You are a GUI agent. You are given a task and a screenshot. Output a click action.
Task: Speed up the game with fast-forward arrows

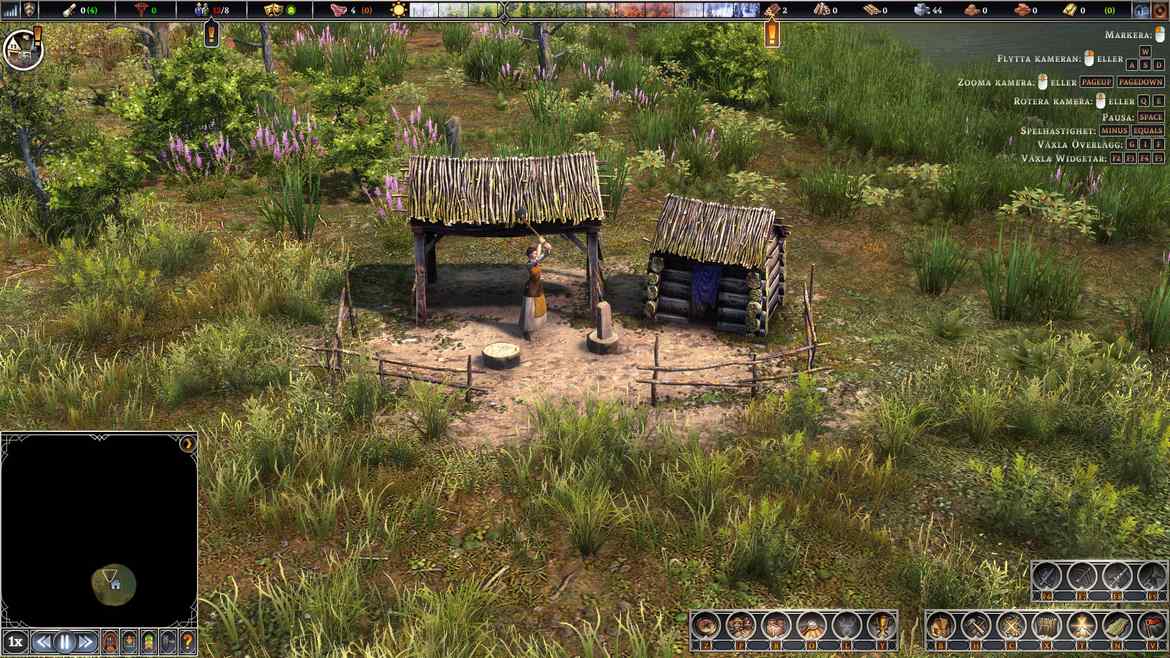(87, 642)
